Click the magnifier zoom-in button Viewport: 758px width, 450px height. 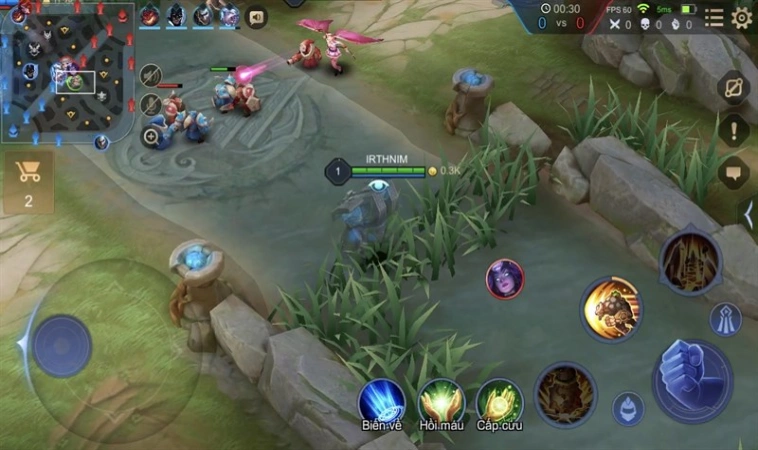click(x=152, y=137)
